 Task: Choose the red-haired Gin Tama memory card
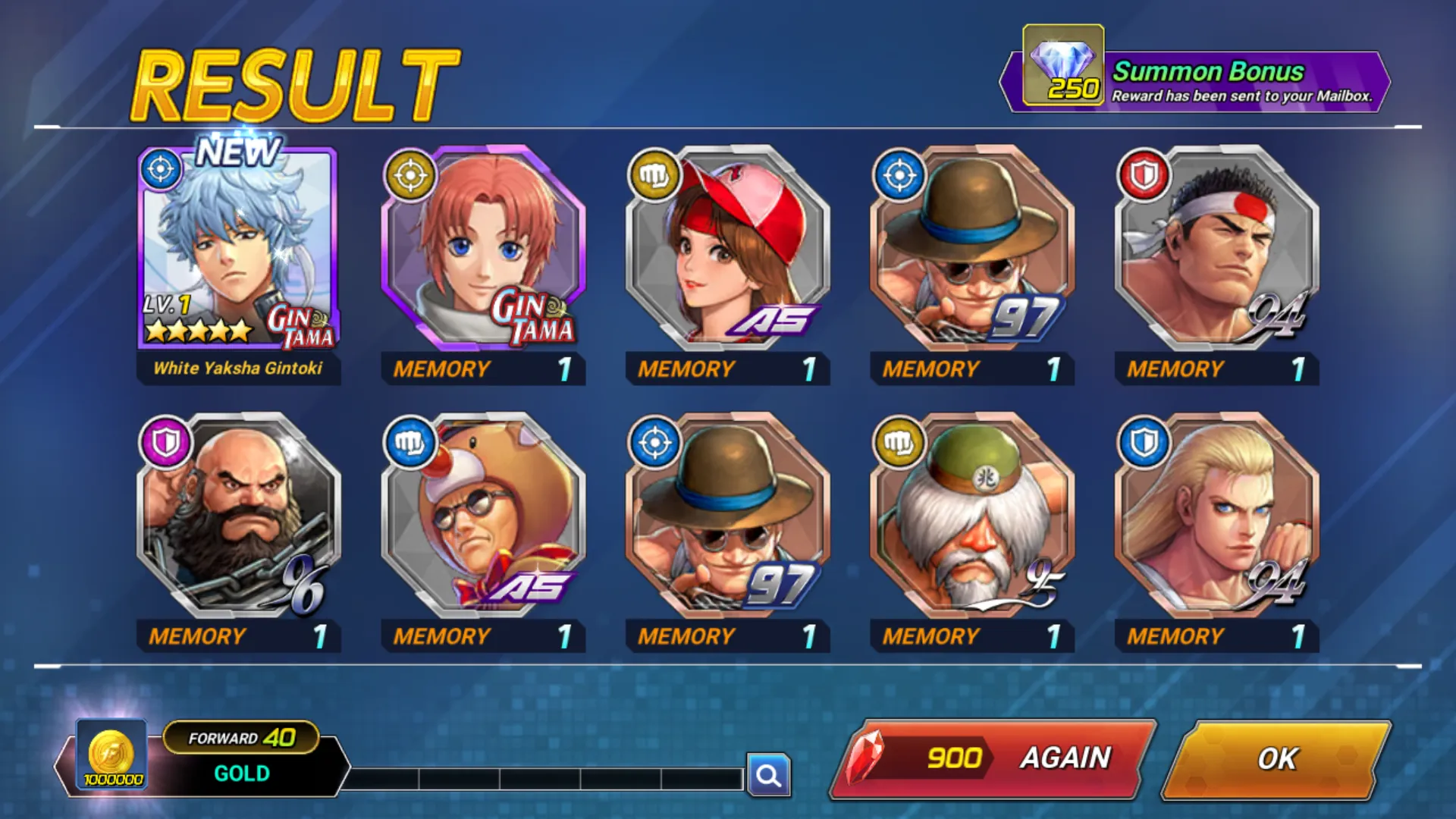(483, 250)
